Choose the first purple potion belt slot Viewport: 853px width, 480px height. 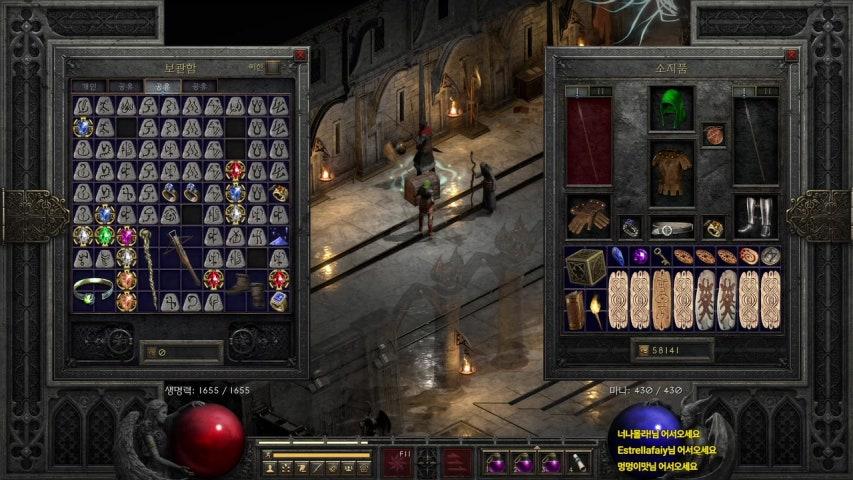[493, 463]
